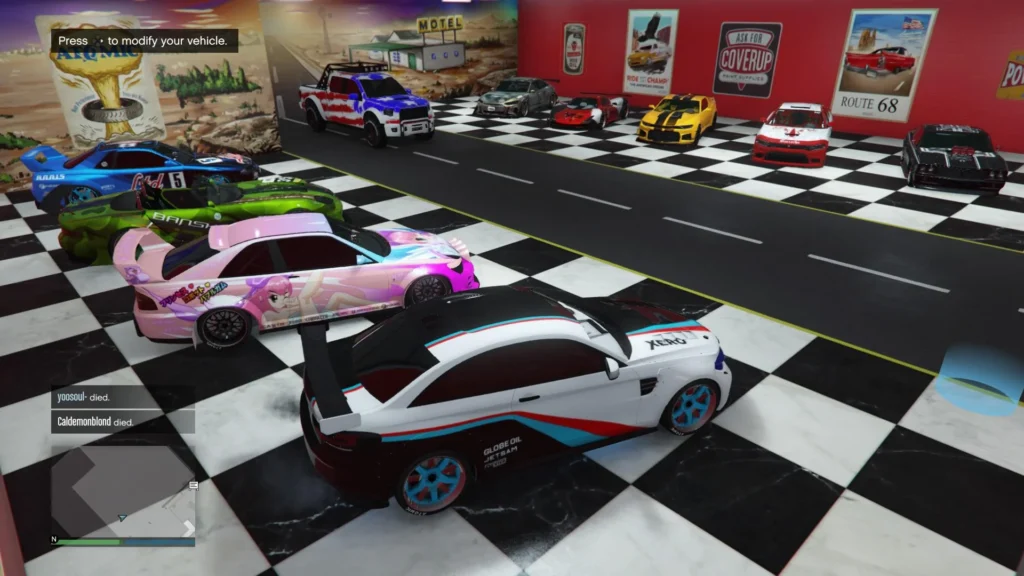
Task: Click the minimap radar
Action: tap(123, 490)
